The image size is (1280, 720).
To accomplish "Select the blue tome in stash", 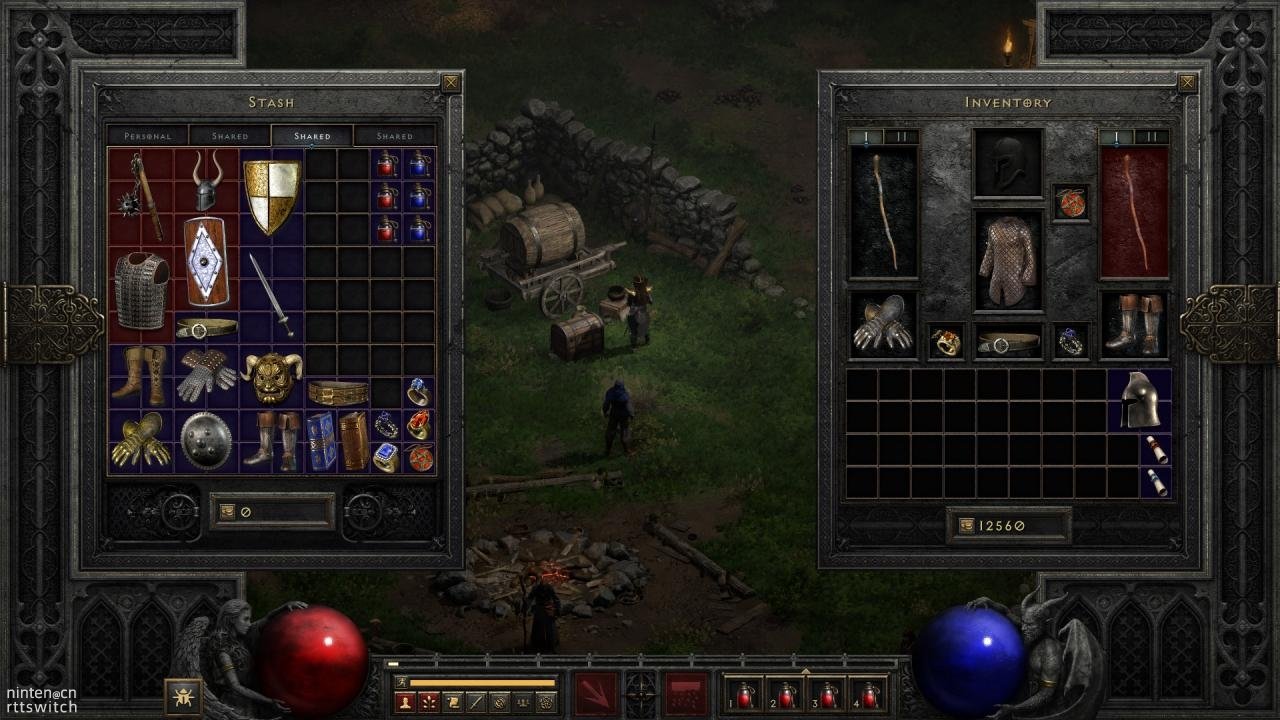I will click(321, 441).
